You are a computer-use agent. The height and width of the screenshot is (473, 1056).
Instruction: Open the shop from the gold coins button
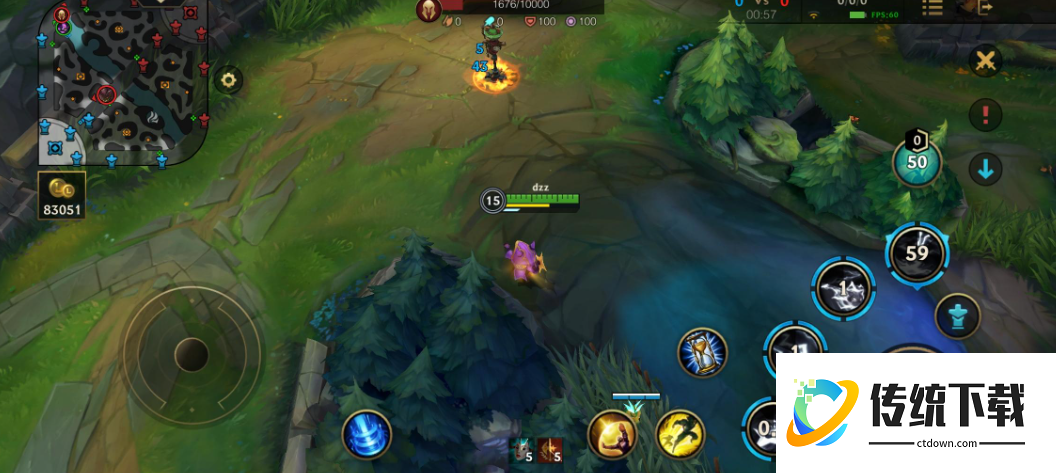point(62,195)
